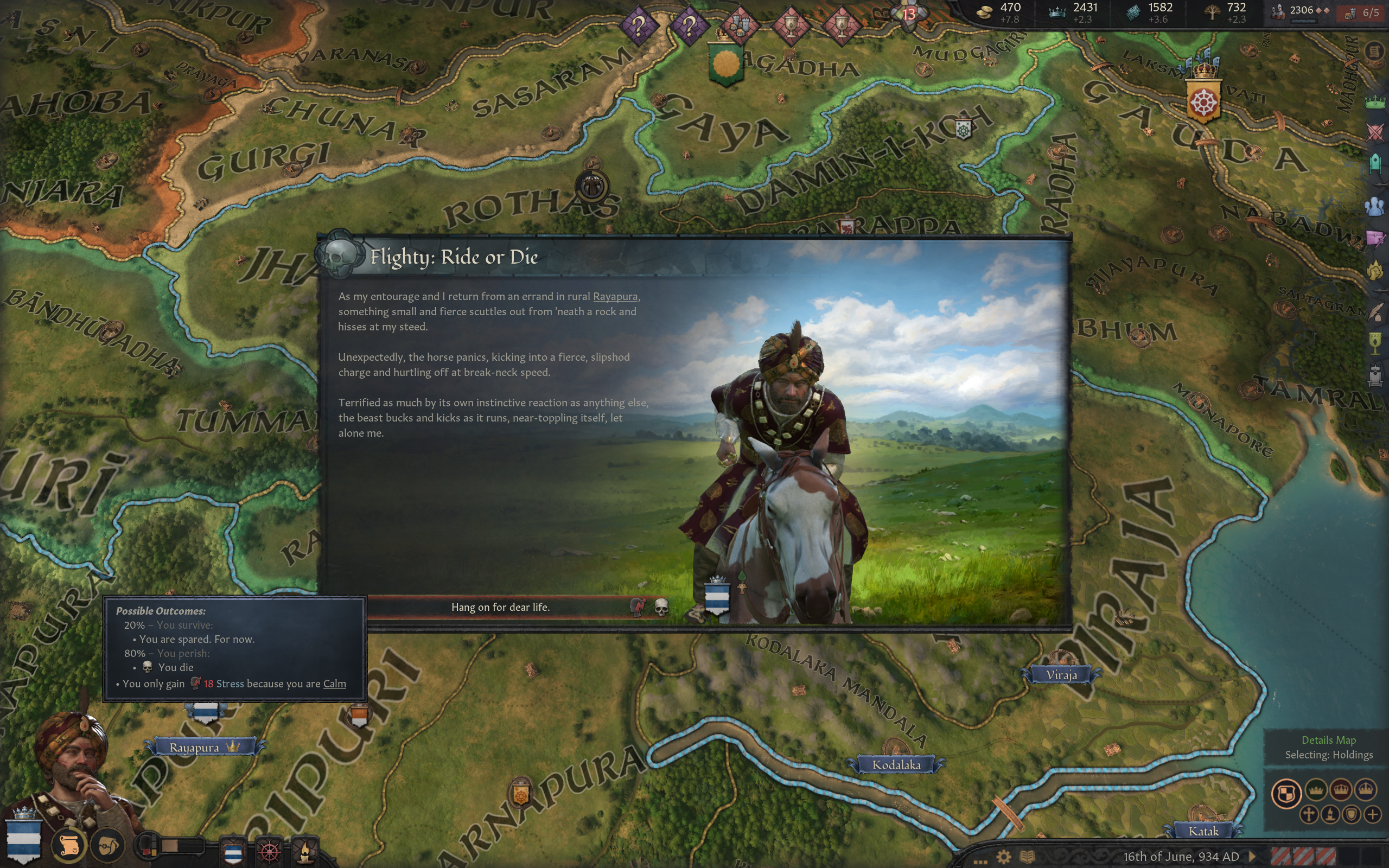
Task: Choose the 'Hang on for dear life' option
Action: click(x=500, y=608)
